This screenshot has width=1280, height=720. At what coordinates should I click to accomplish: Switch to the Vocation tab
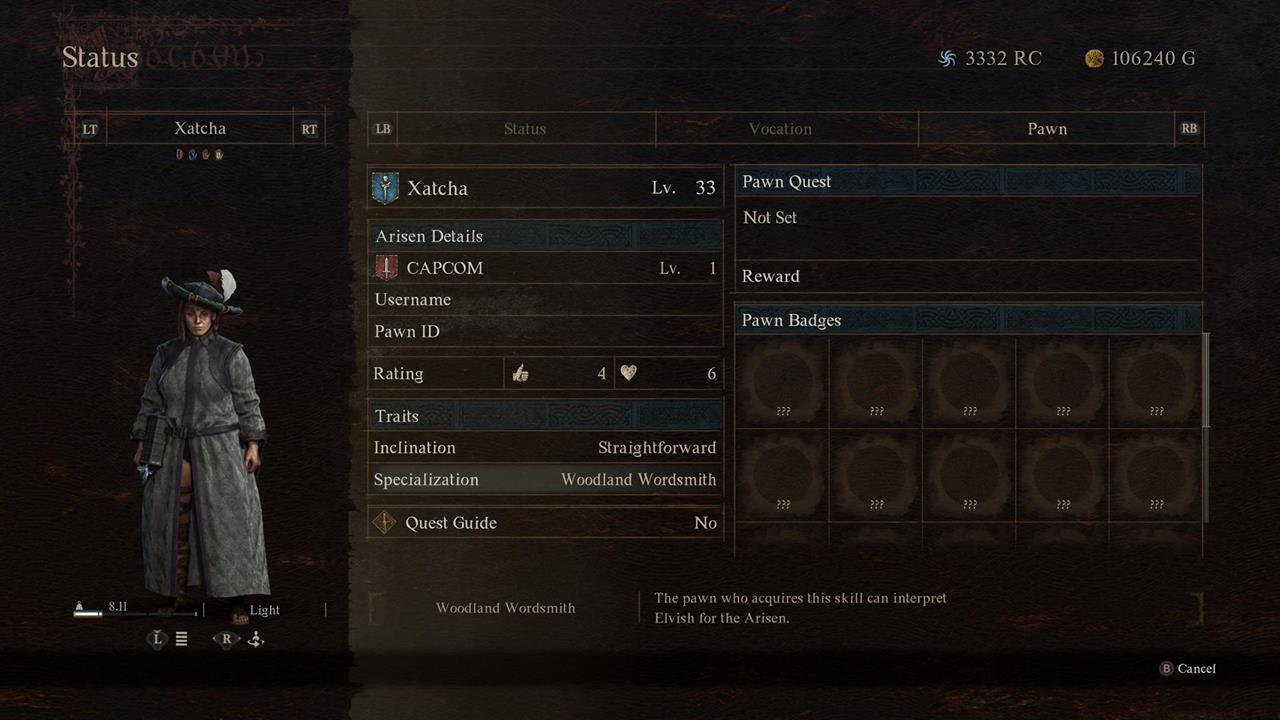click(781, 128)
